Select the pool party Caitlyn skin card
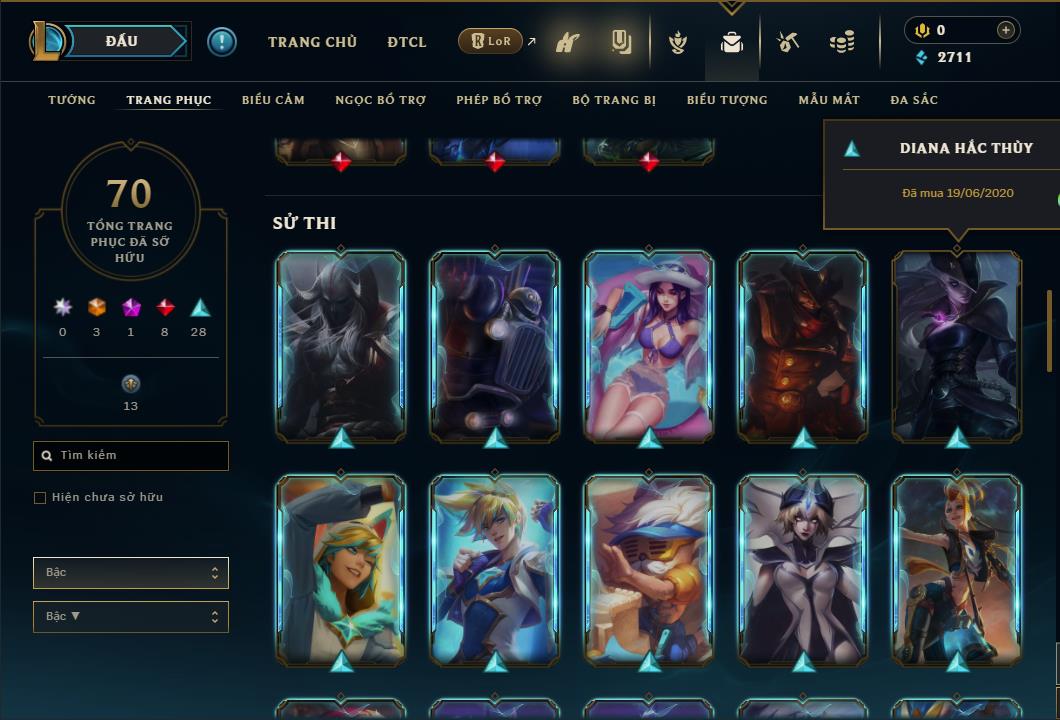Image resolution: width=1060 pixels, height=720 pixels. pos(649,345)
